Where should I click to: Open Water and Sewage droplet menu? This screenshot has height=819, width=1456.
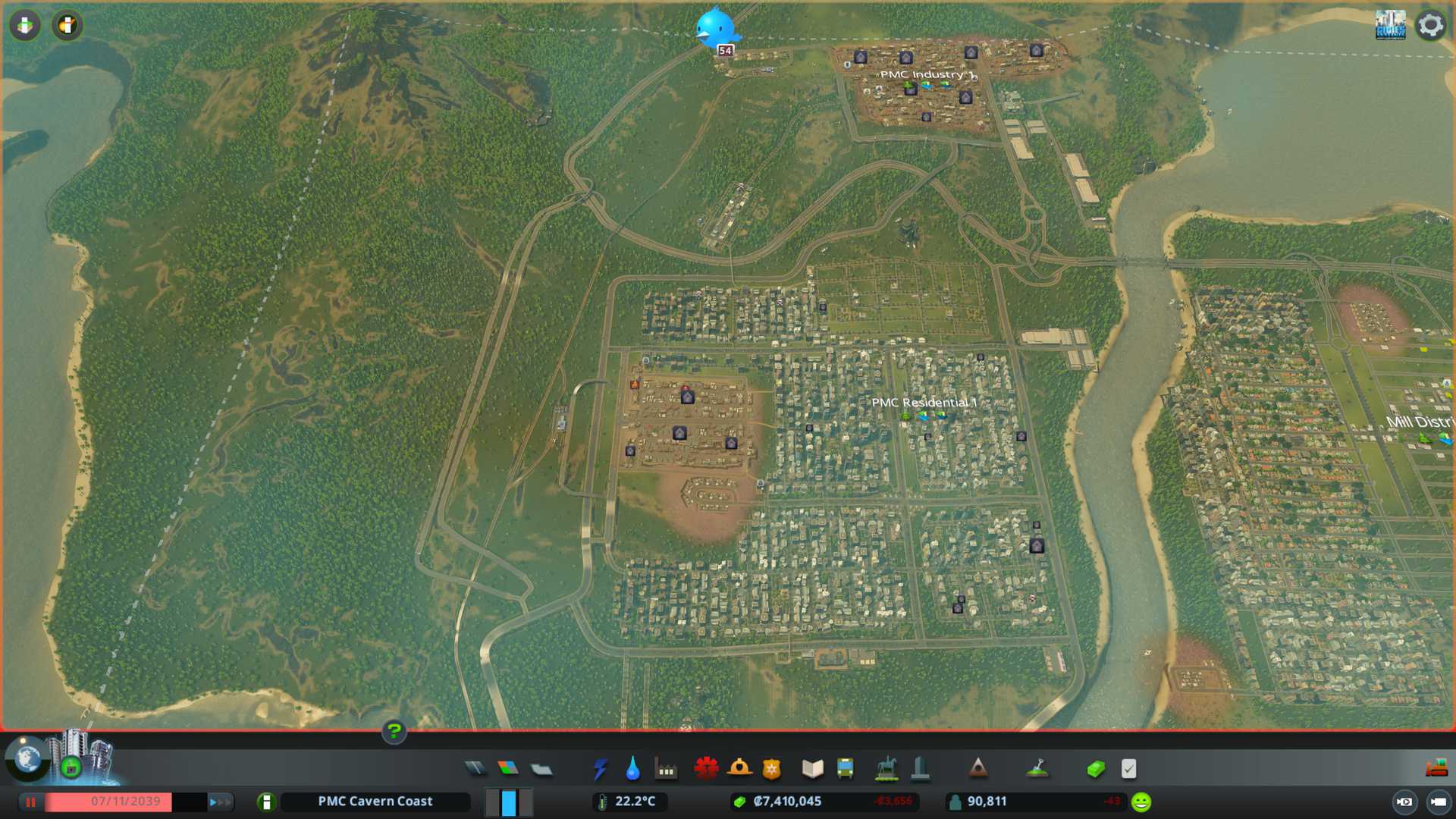click(633, 769)
